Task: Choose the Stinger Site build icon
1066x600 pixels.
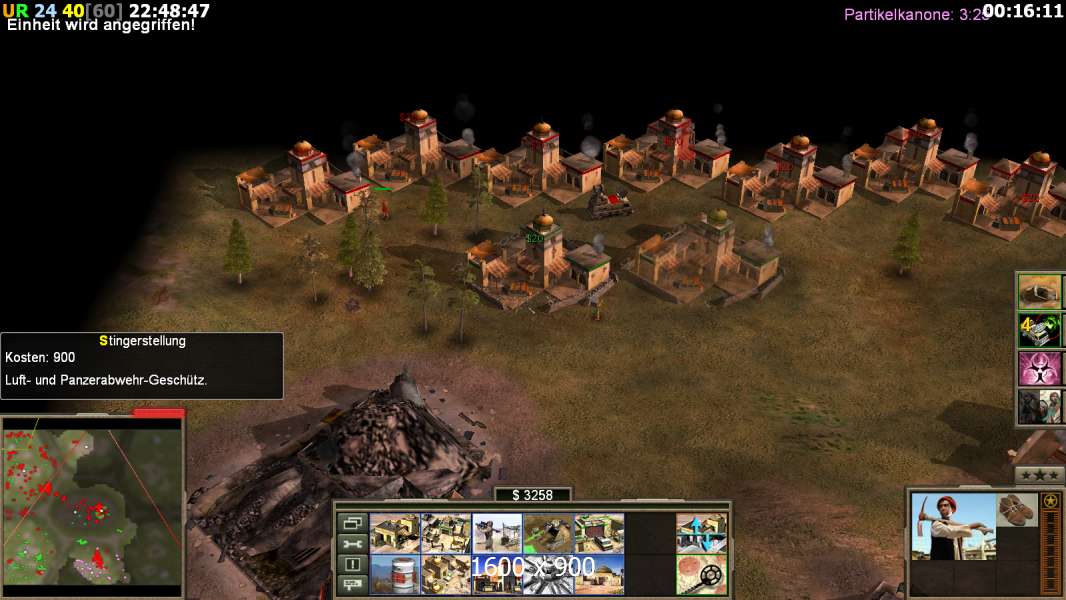Action: point(496,533)
